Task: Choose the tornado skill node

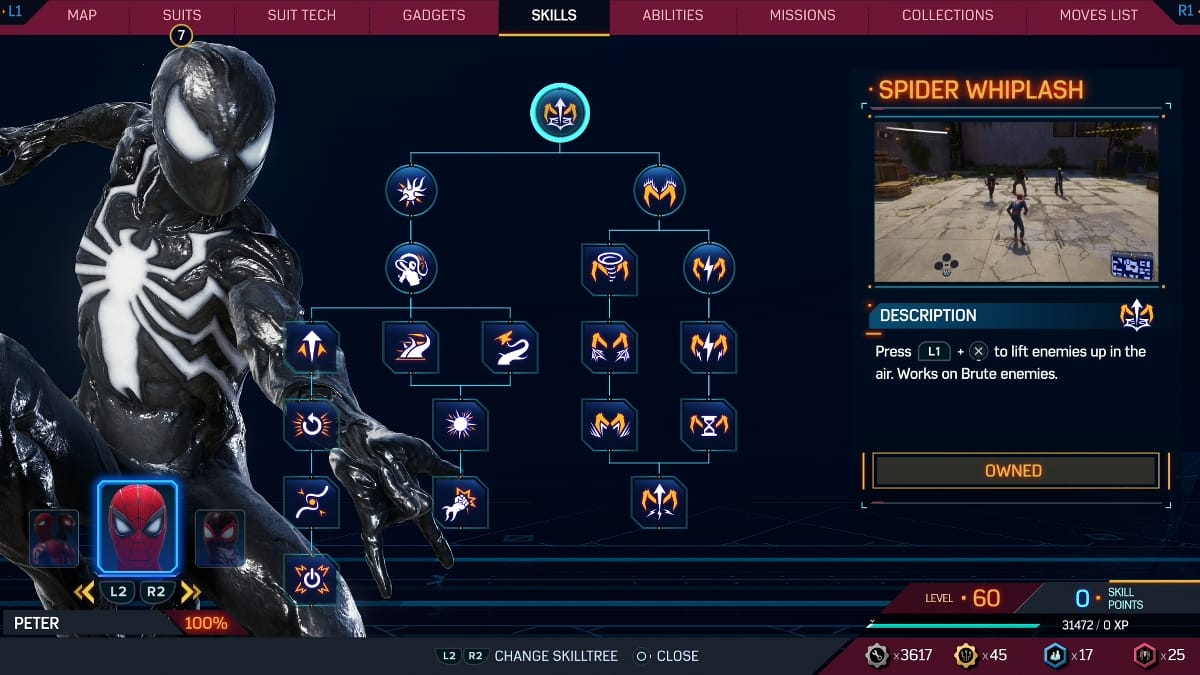Action: pos(609,269)
